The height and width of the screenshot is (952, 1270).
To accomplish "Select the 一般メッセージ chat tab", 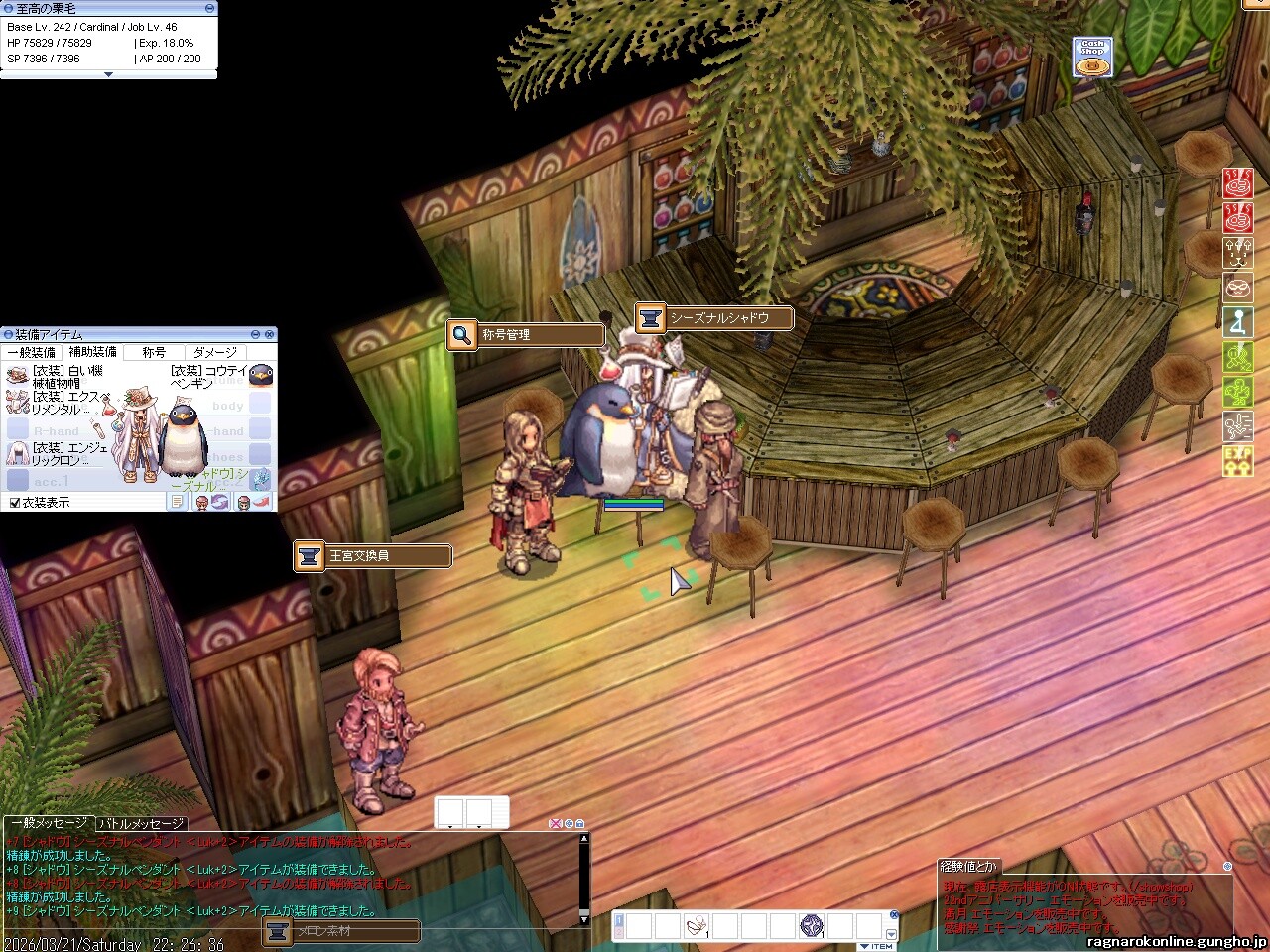I will tap(49, 824).
